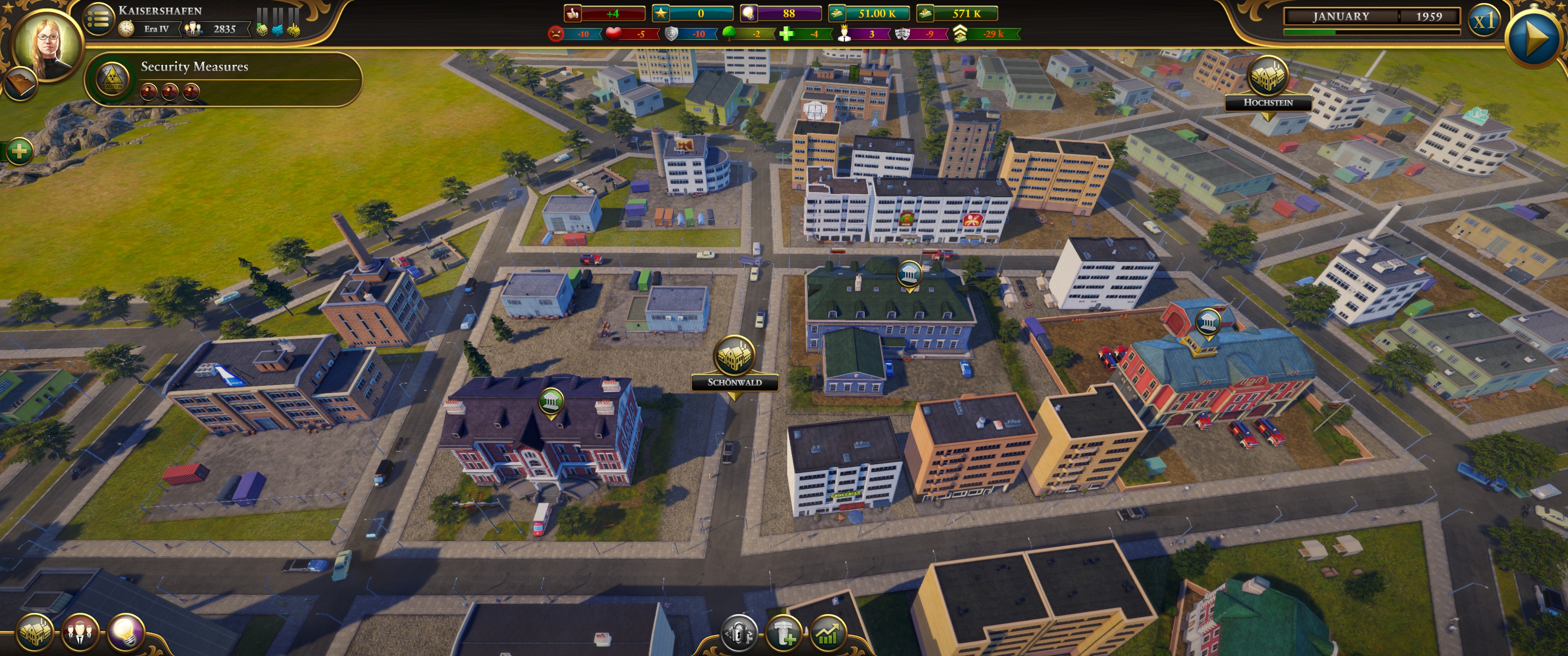Open the districts building icon menu
This screenshot has height=656, width=1568.
point(34,633)
